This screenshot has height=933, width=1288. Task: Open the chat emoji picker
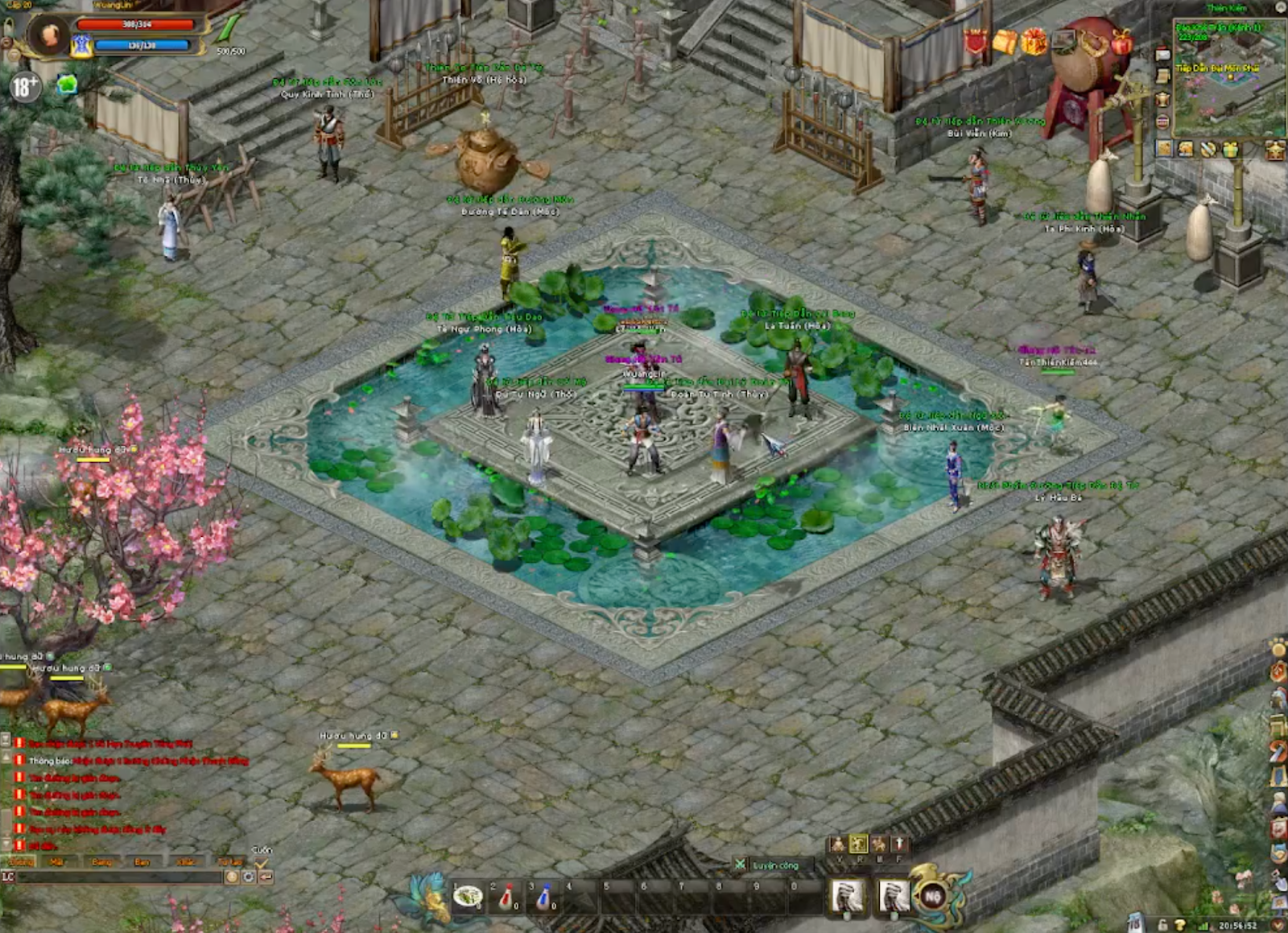click(232, 877)
